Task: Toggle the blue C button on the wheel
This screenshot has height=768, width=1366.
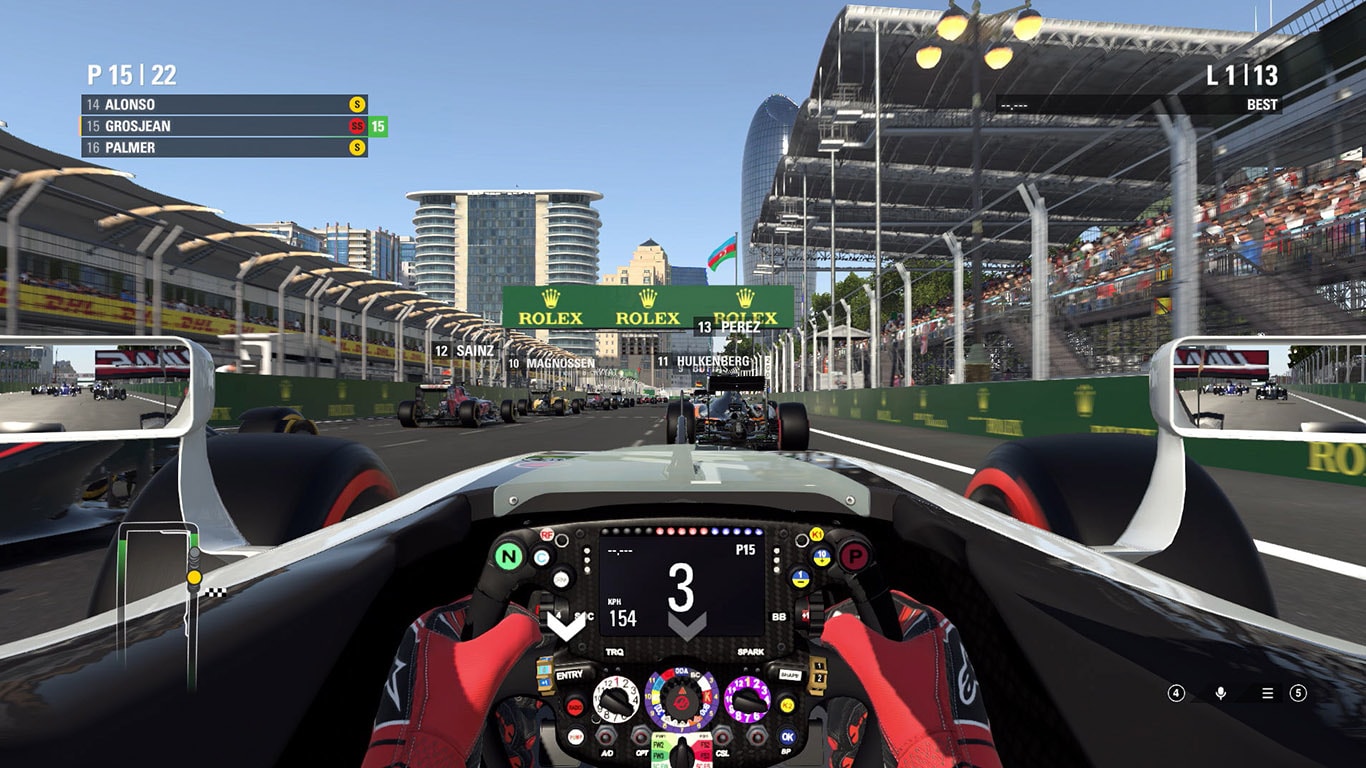Action: tap(540, 556)
